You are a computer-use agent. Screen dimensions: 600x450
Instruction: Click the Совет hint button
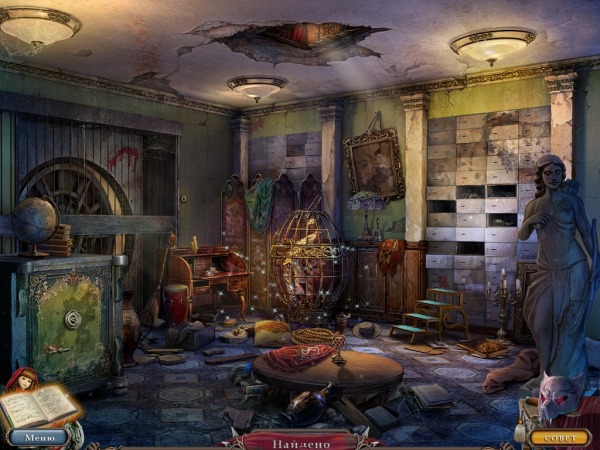[559, 437]
